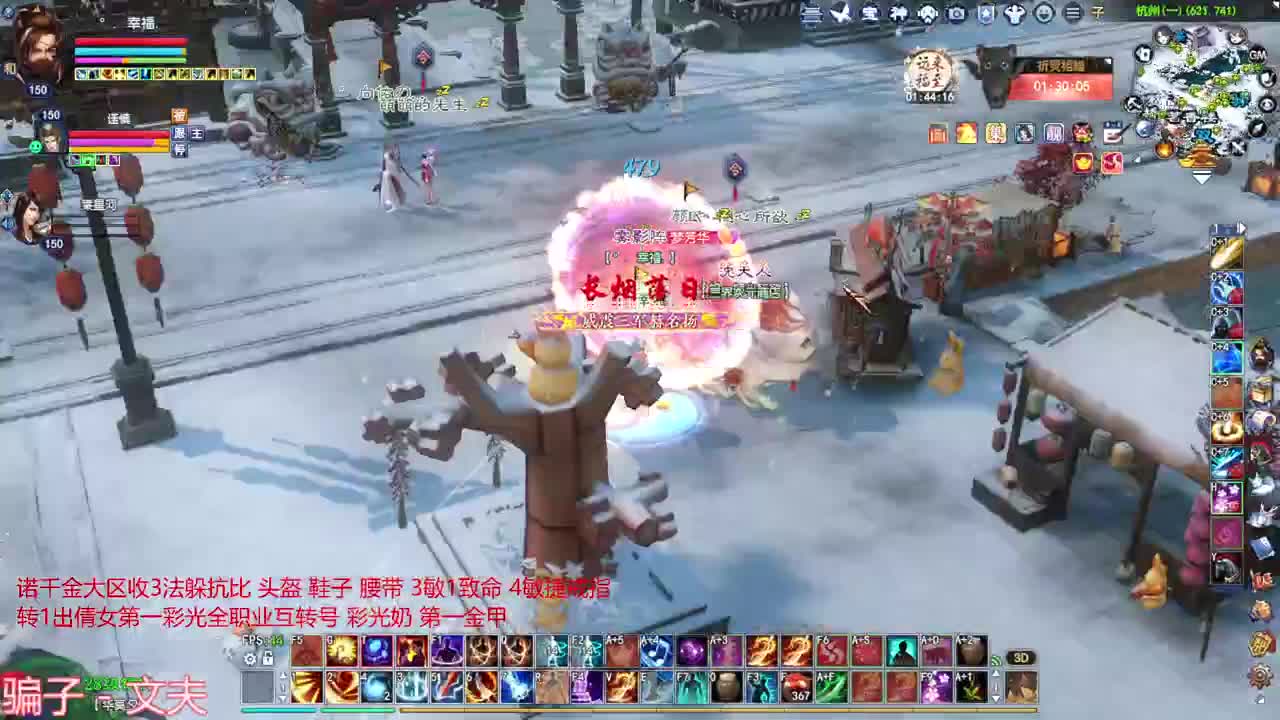Image resolution: width=1280 pixels, height=720 pixels.
Task: Toggle the padlock to lock the action bar
Action: pyautogui.click(x=268, y=658)
